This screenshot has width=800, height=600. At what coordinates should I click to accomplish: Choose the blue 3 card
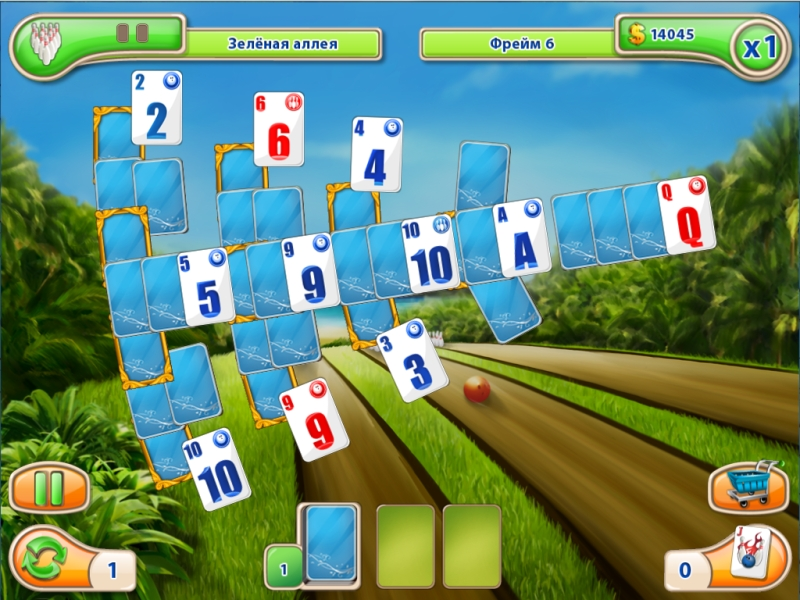[x=413, y=360]
